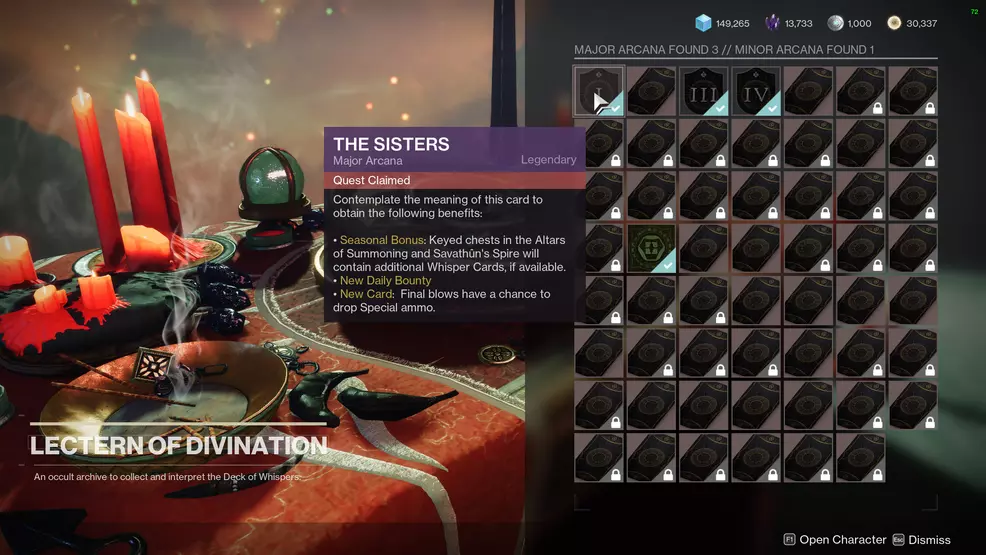
Task: Choose the Major Arcana card IV
Action: point(756,91)
